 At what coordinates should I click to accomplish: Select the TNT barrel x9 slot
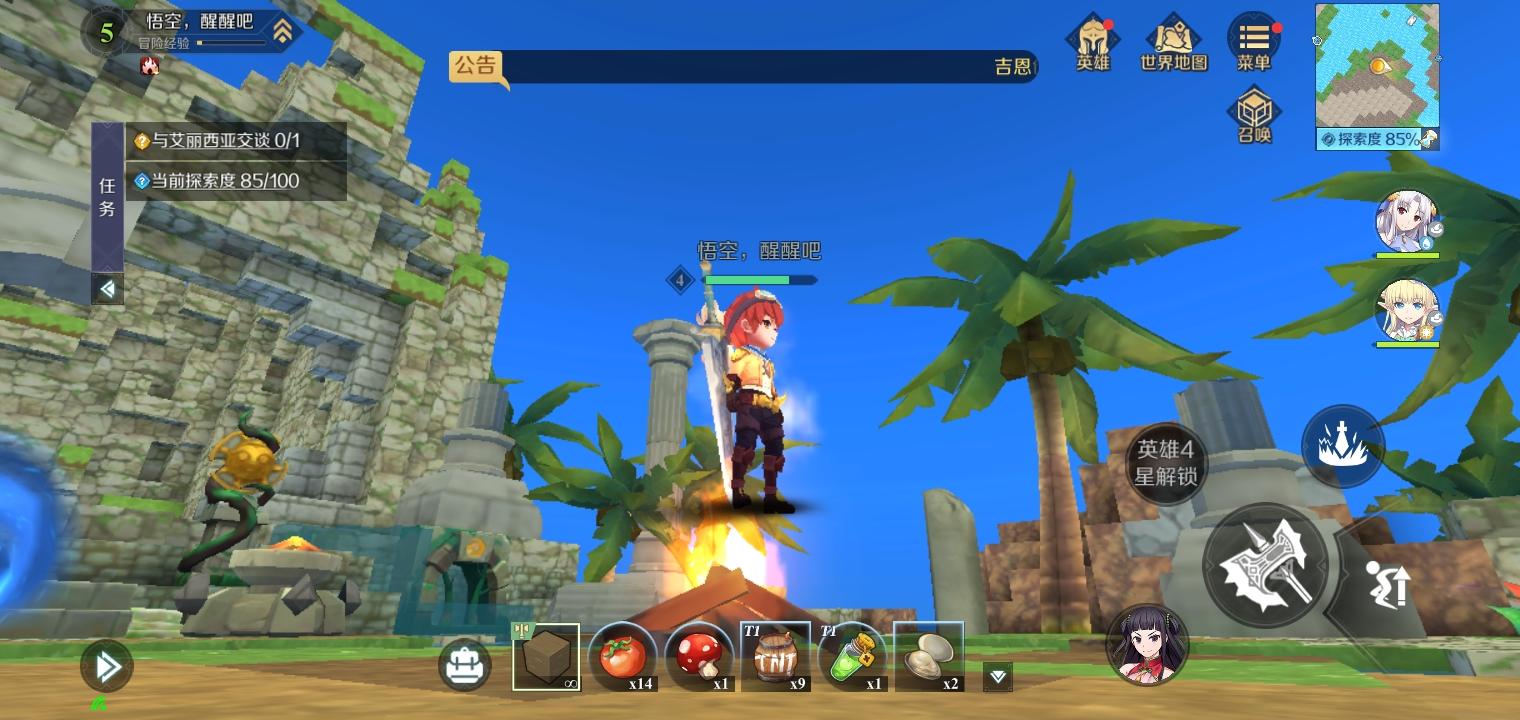775,655
